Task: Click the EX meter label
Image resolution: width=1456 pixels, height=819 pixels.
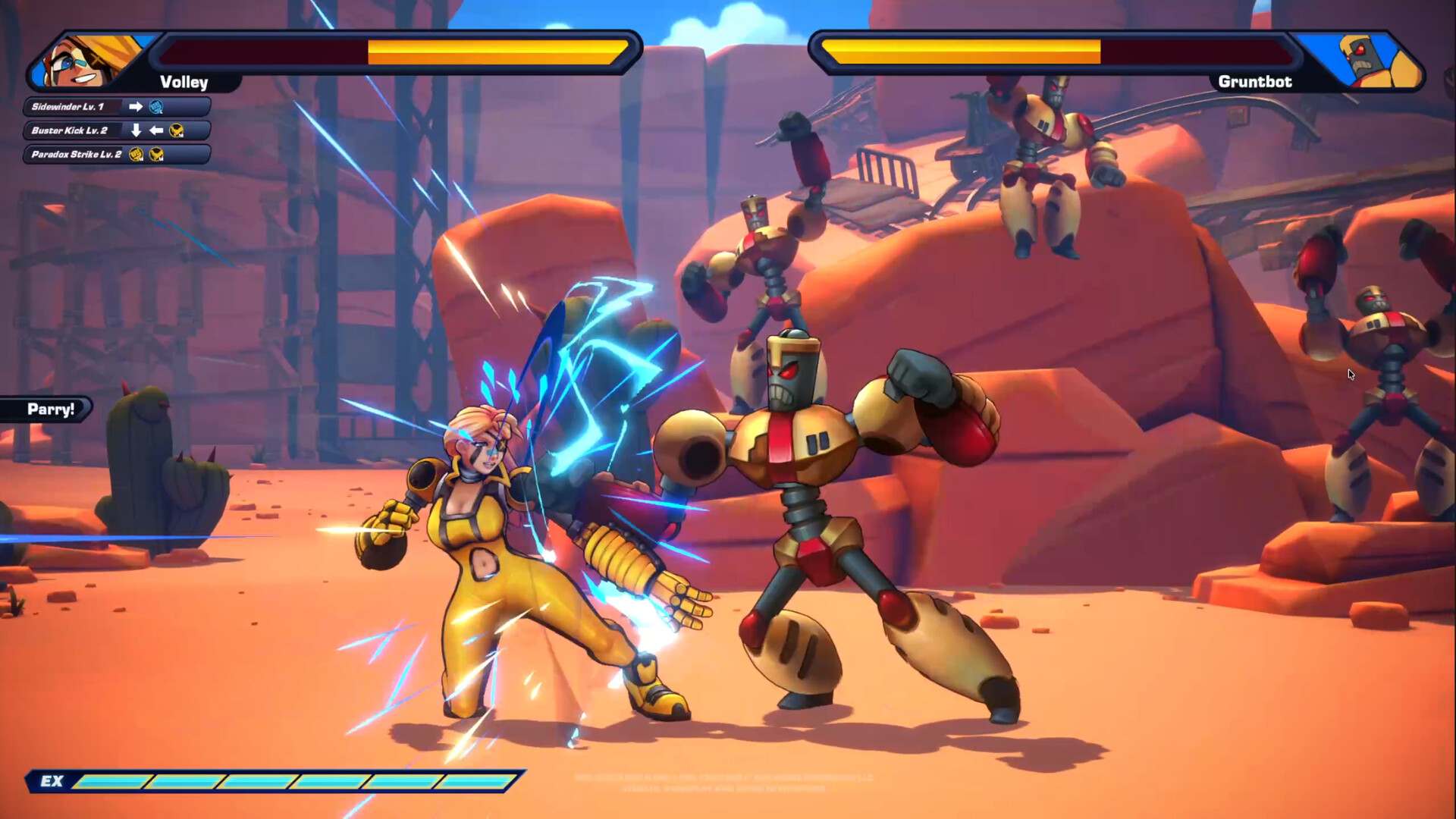Action: tap(51, 782)
